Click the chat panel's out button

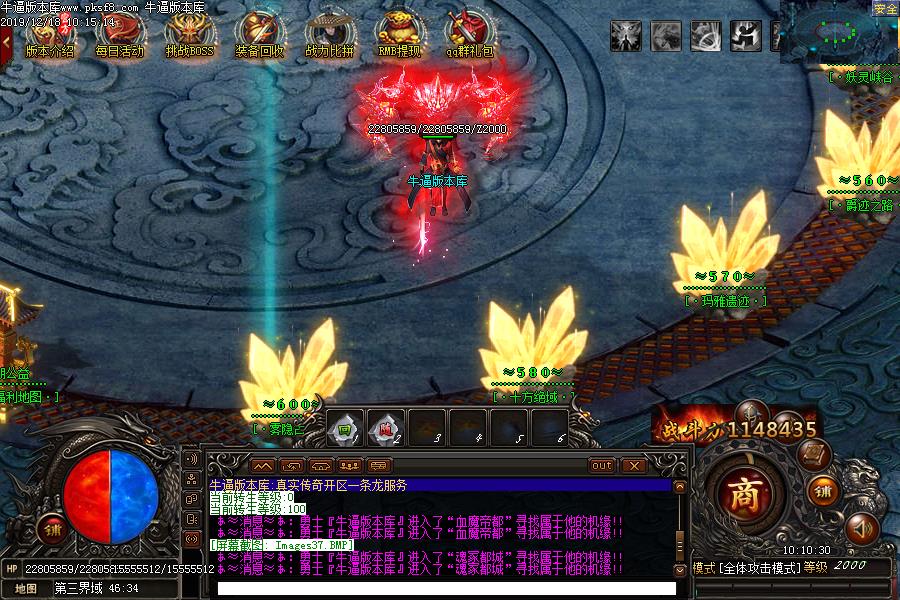coord(601,466)
